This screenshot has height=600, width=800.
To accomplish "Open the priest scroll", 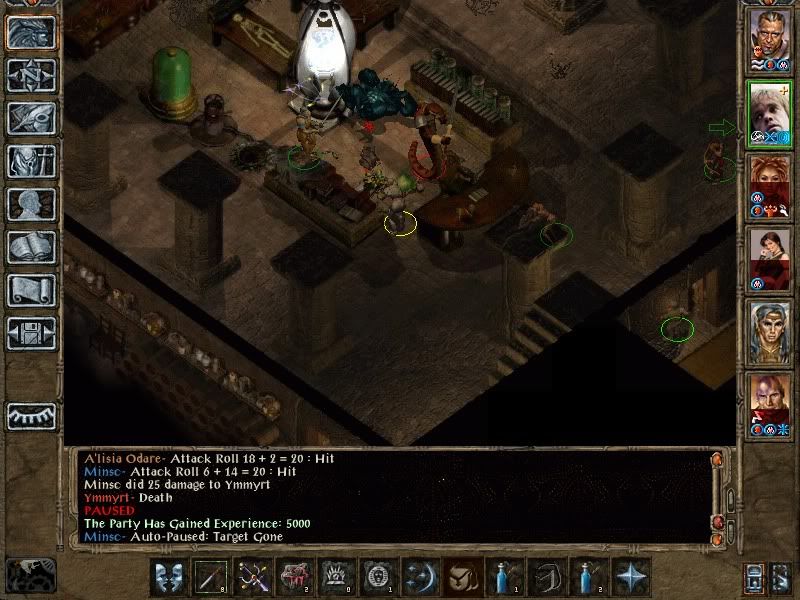I will coord(30,290).
